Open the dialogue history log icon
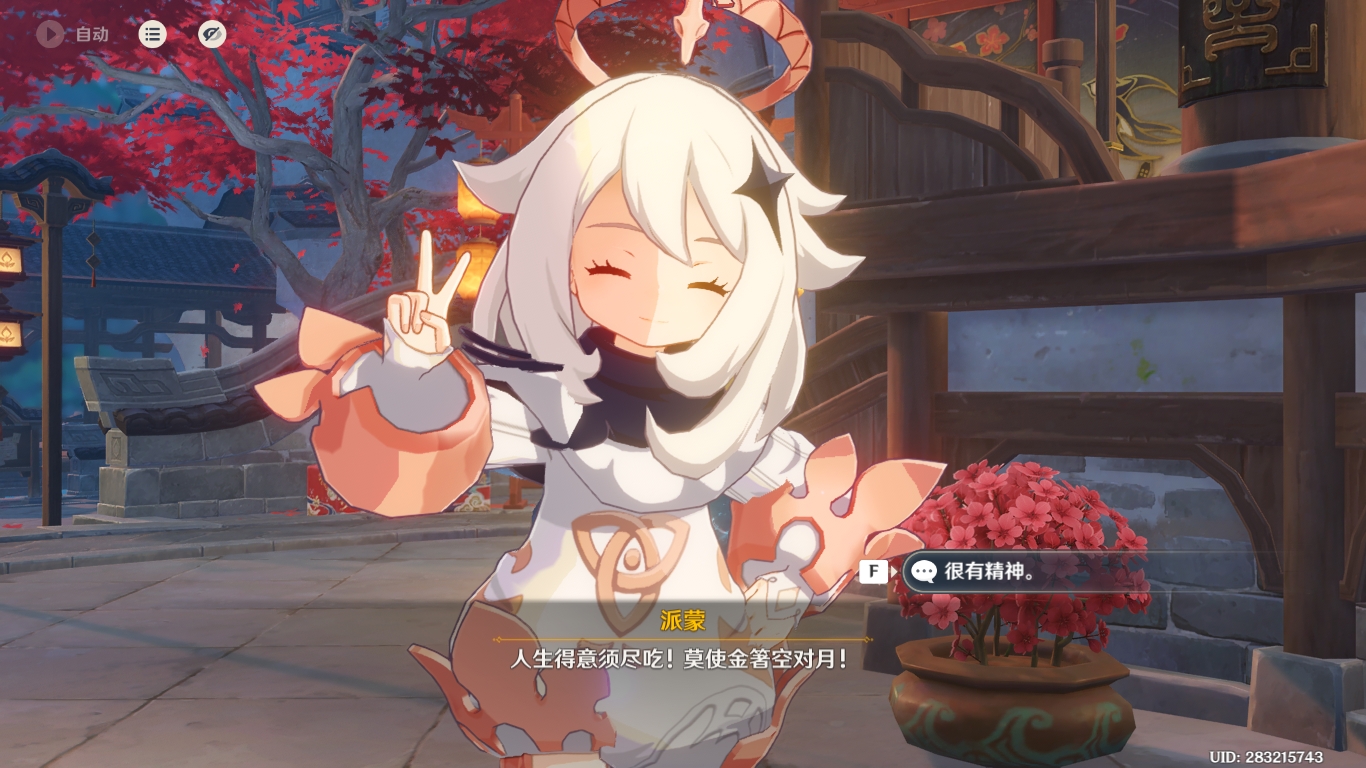This screenshot has width=1366, height=768. [152, 34]
